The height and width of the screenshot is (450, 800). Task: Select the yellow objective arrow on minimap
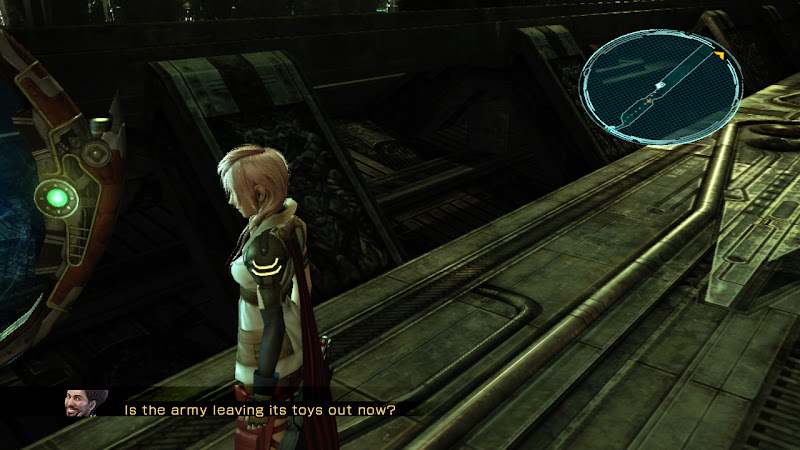[719, 53]
